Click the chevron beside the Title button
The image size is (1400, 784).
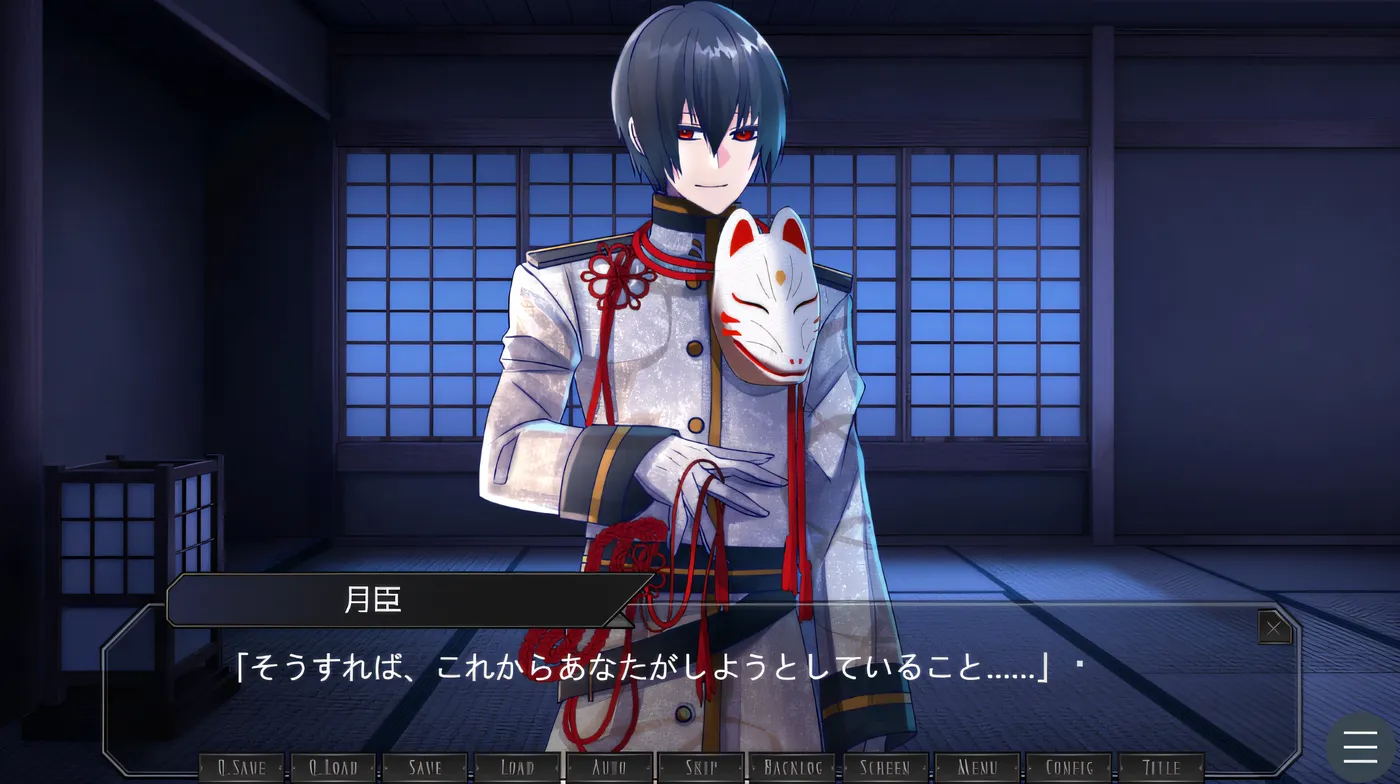1200,767
